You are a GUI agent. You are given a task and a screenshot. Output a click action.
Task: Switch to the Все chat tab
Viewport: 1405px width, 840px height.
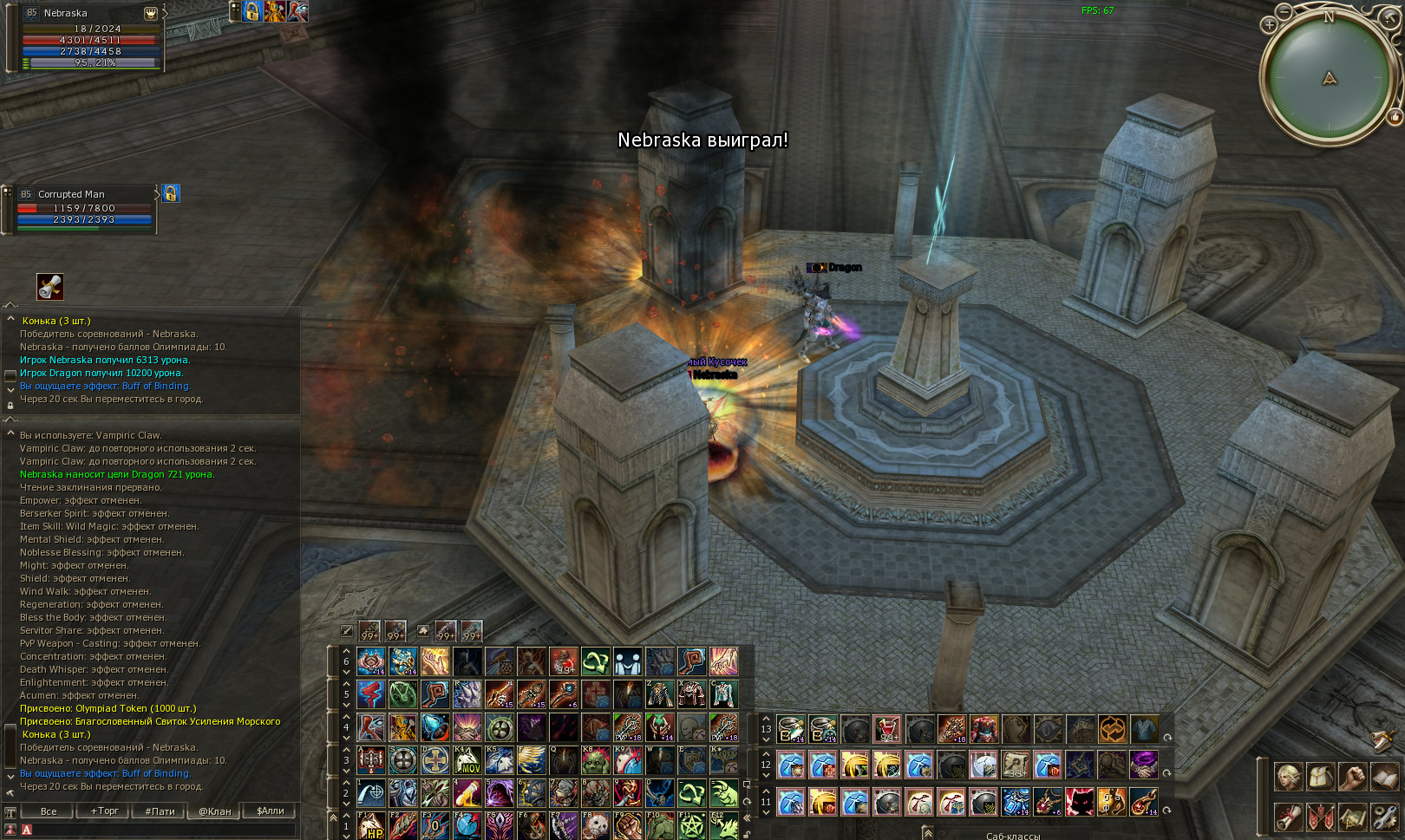pyautogui.click(x=49, y=811)
